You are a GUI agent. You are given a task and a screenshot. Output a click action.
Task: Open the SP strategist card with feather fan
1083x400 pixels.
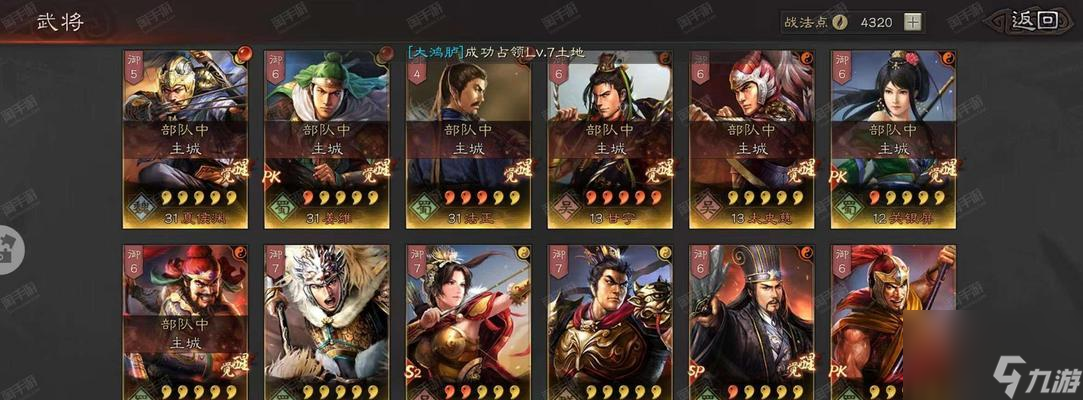pyautogui.click(x=752, y=320)
